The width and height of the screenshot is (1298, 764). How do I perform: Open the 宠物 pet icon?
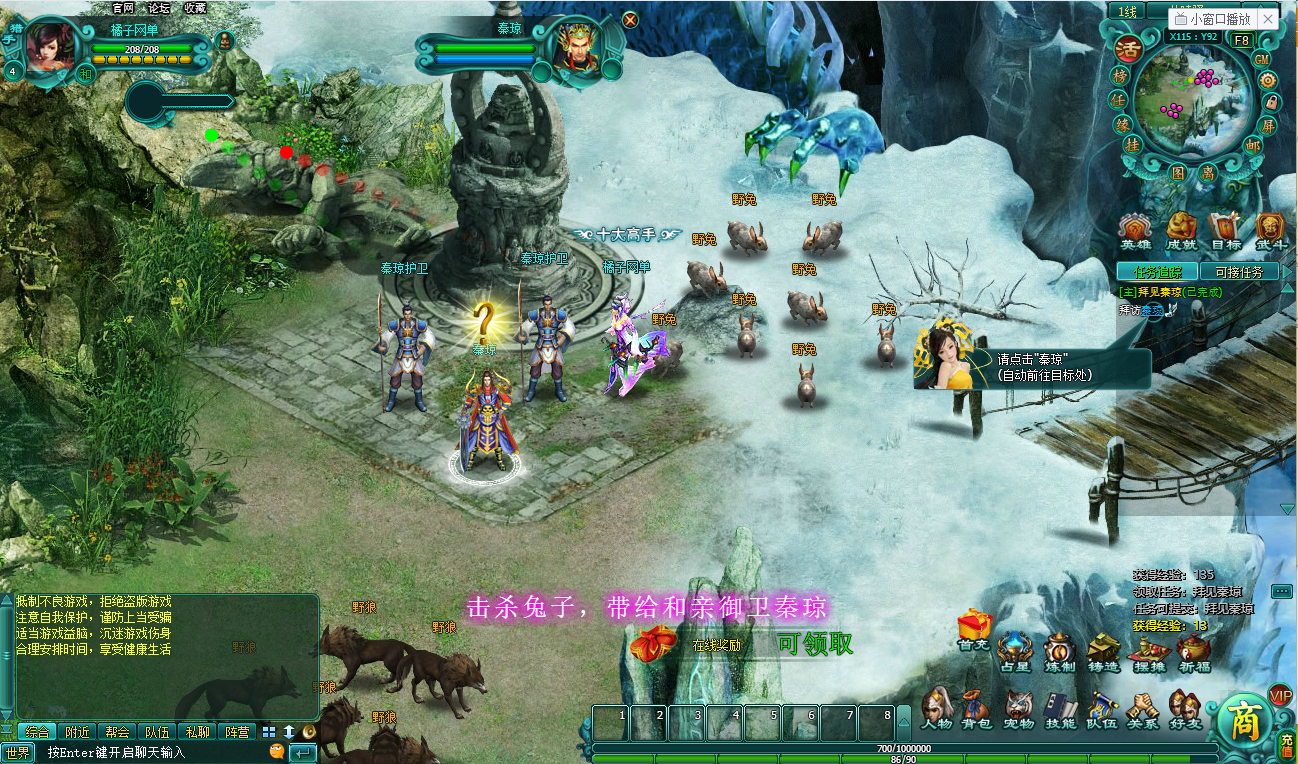pyautogui.click(x=1018, y=703)
